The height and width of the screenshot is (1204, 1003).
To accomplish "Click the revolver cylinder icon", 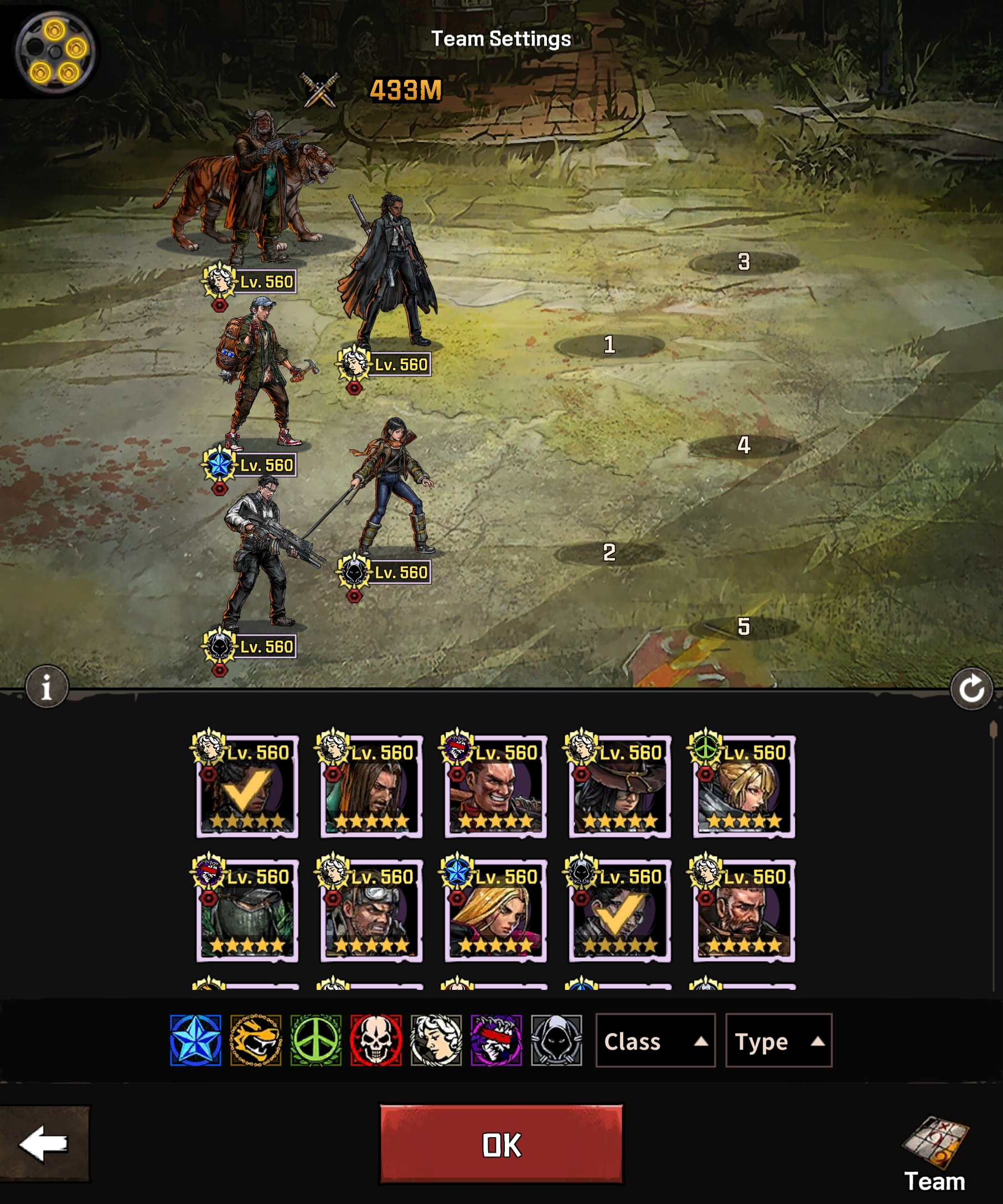I will pyautogui.click(x=54, y=51).
